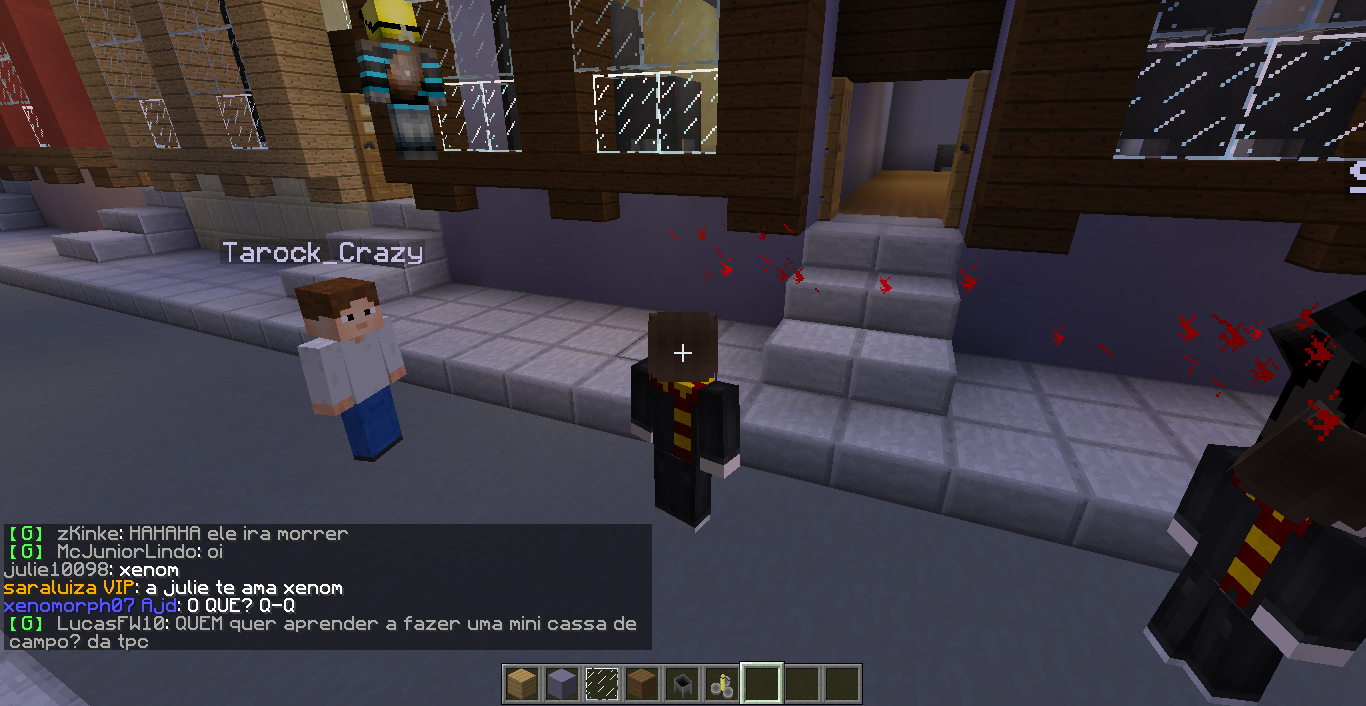Select the dark wood planks hotbar slot
The width and height of the screenshot is (1366, 706).
coord(641,684)
